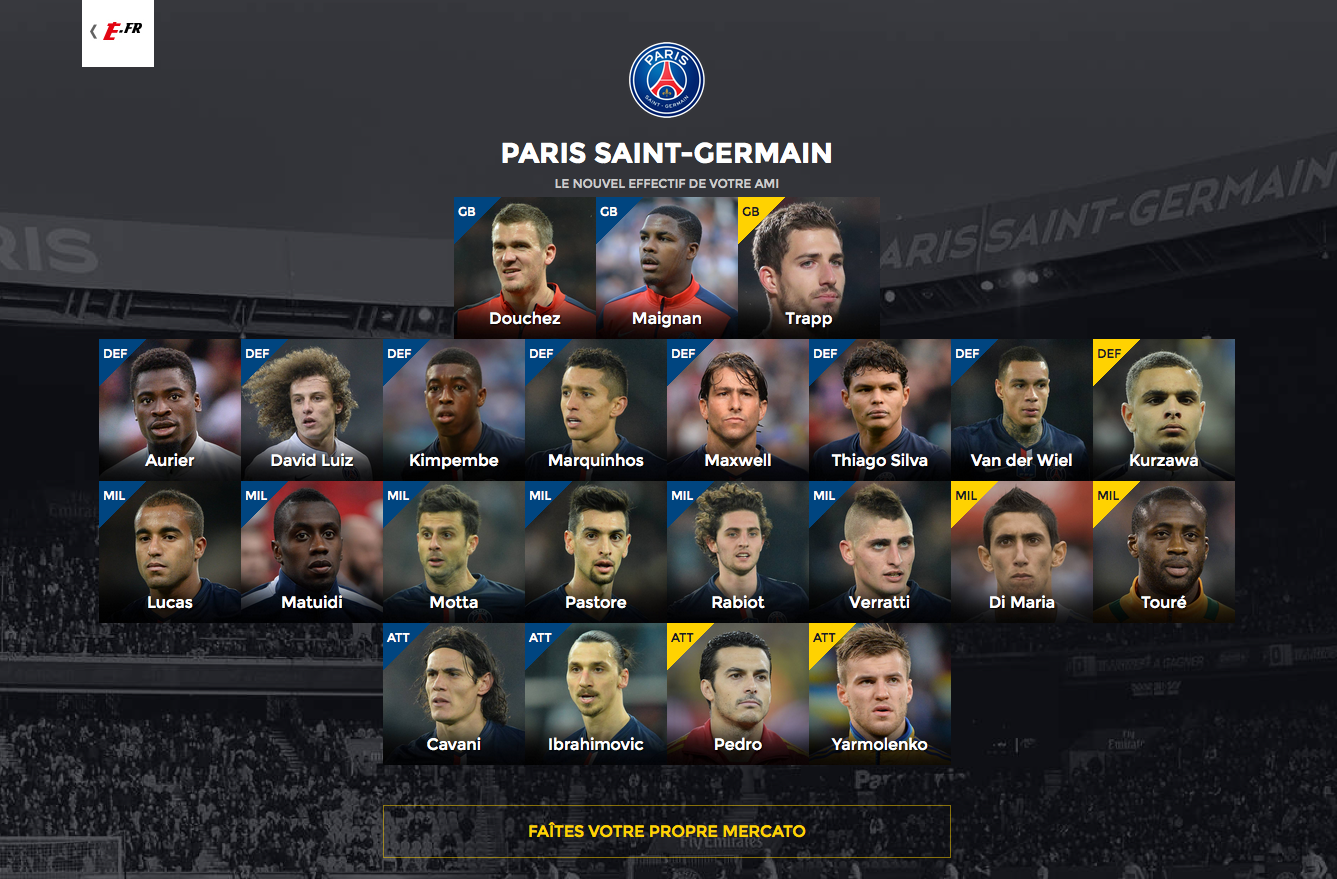Select the Aurier defender card
Image resolution: width=1337 pixels, height=879 pixels.
point(170,409)
